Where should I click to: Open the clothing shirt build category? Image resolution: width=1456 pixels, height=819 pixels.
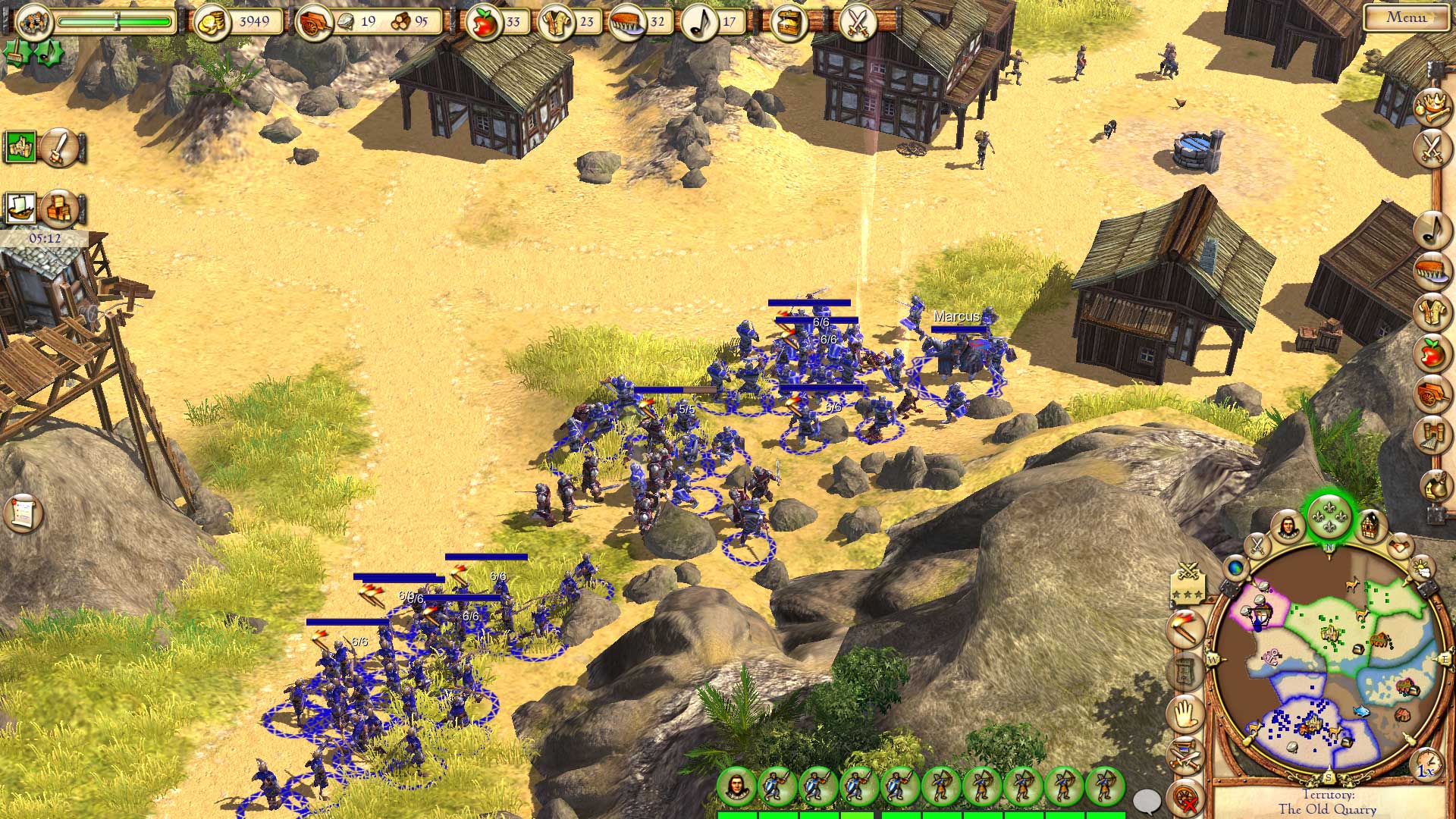(1432, 311)
